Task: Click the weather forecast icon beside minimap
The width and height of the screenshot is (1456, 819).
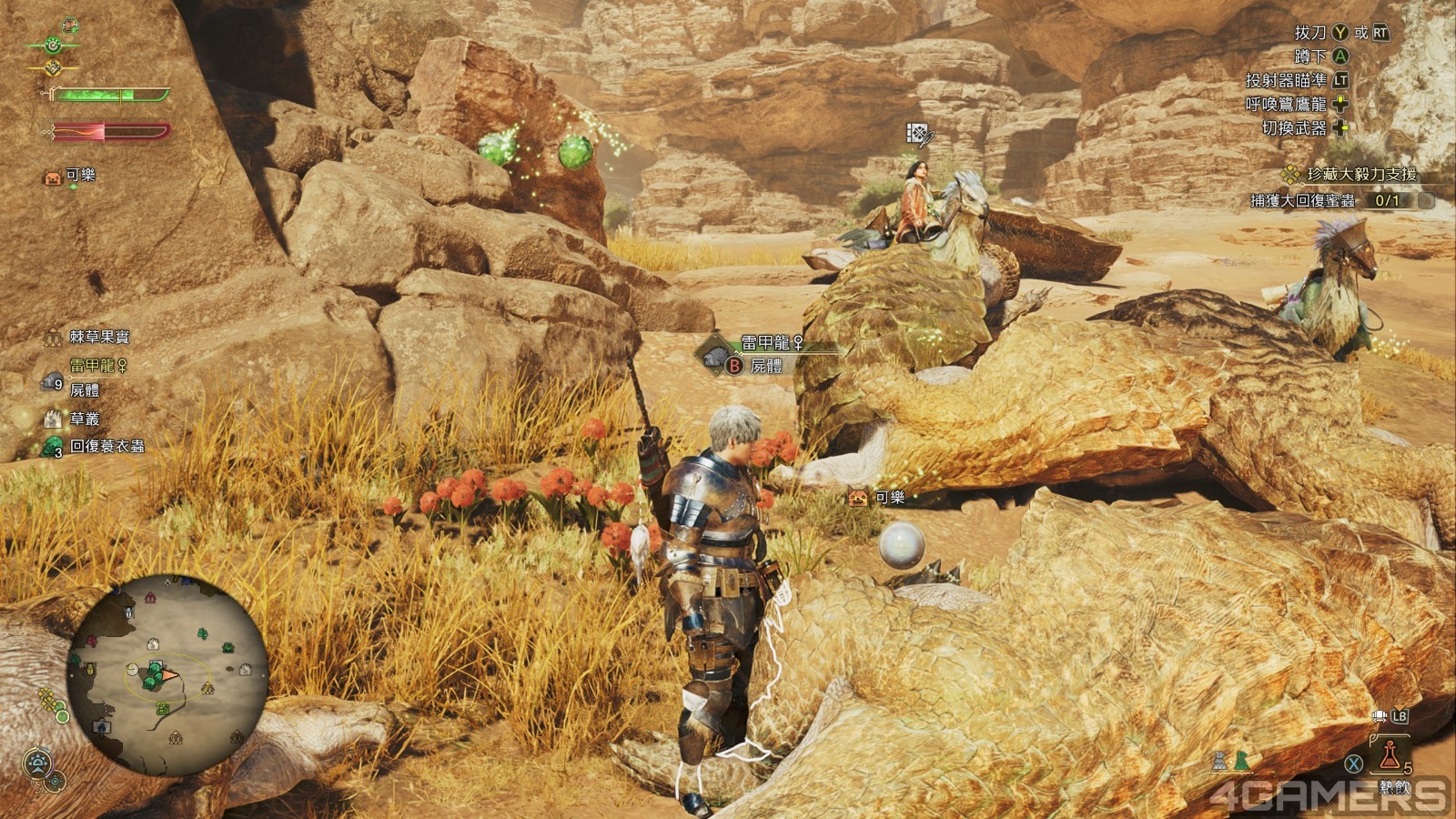Action: click(x=37, y=762)
